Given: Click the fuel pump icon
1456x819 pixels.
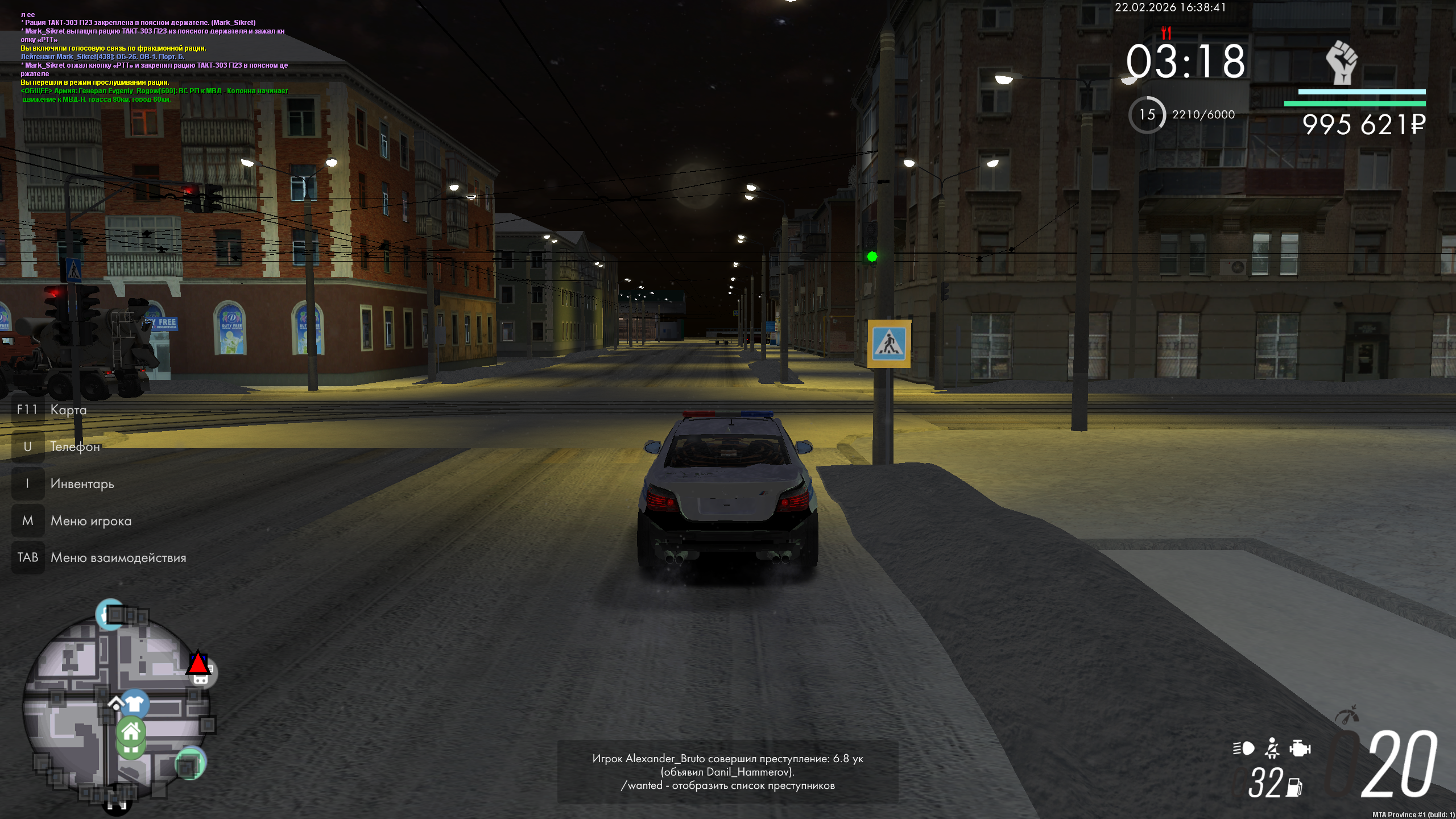Looking at the screenshot, I should click(x=1294, y=787).
